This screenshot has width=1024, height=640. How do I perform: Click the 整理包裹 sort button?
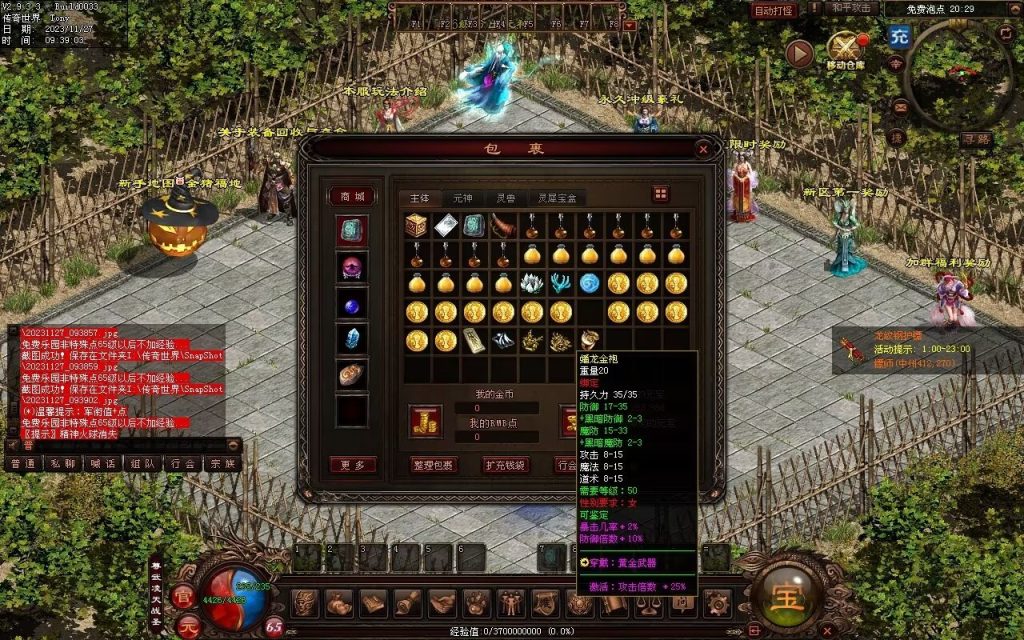click(433, 465)
